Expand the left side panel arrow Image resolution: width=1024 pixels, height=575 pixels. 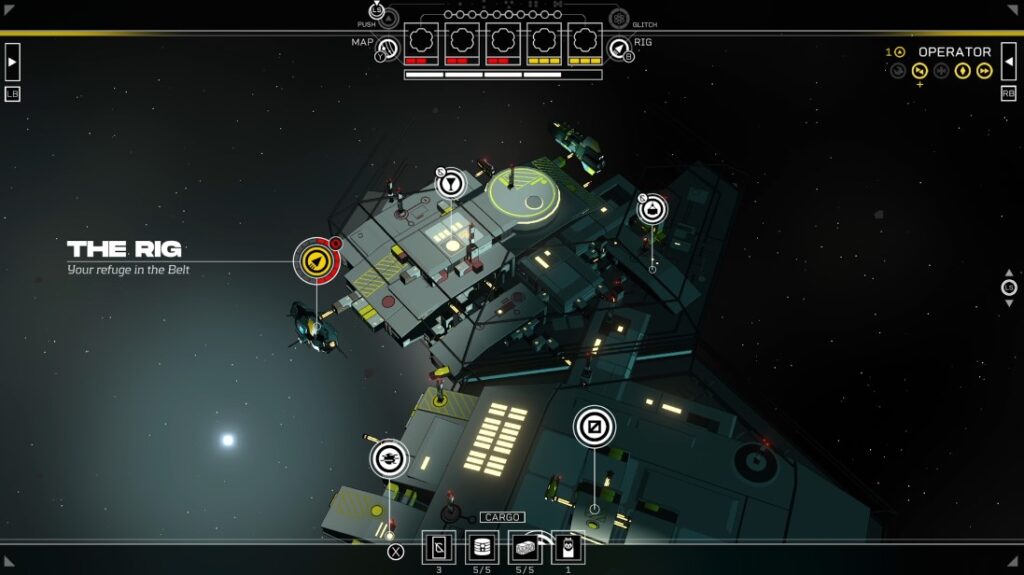click(12, 61)
